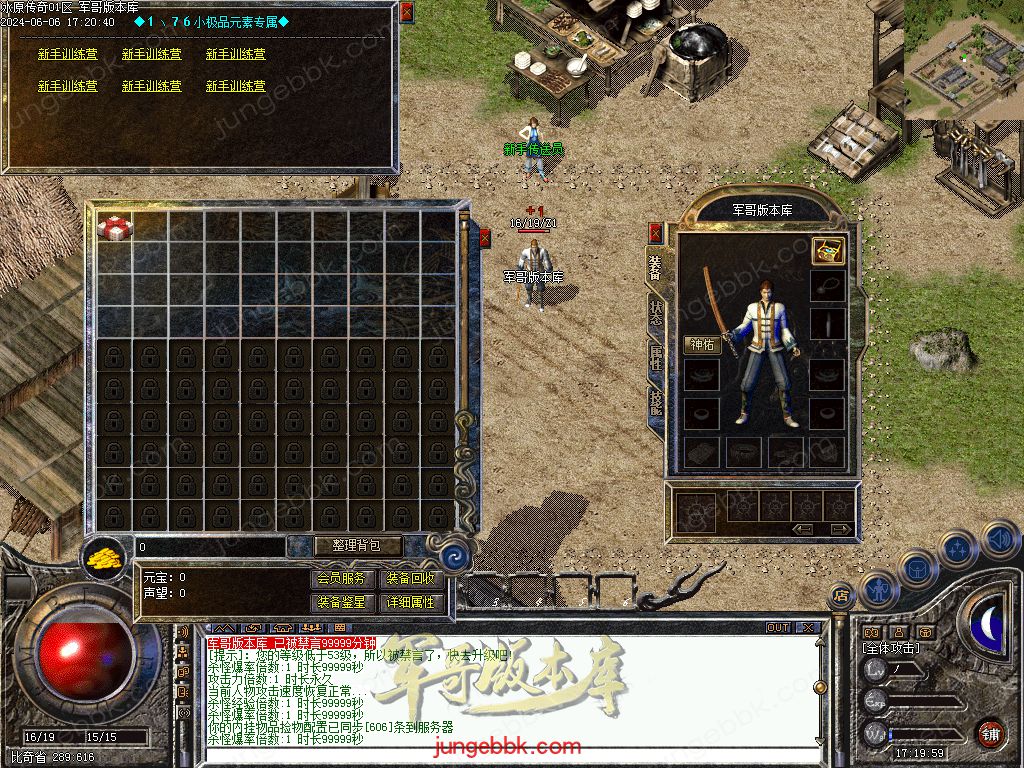Click the 整理背包 sort bag button

344,546
